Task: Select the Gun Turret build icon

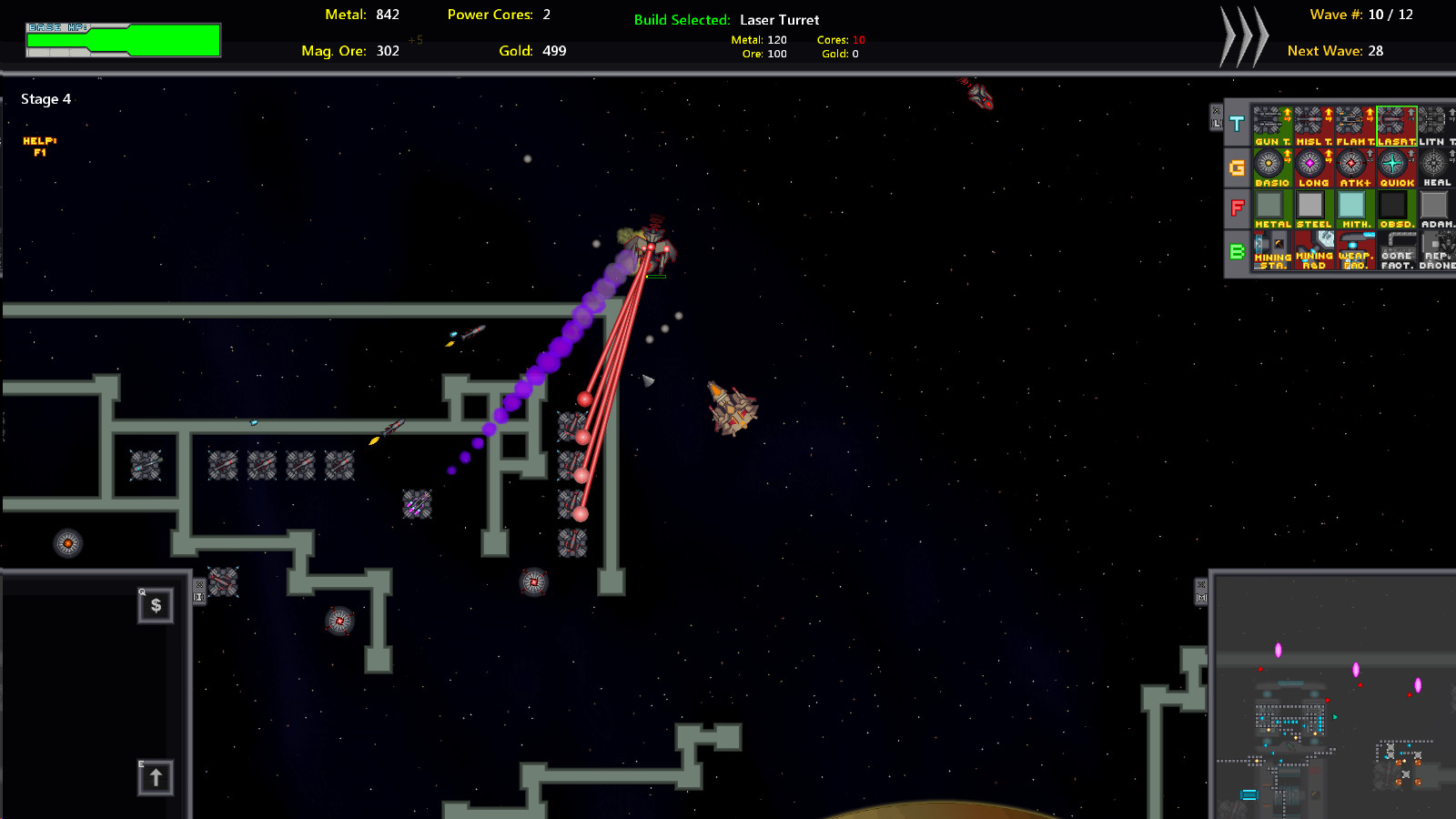Action: coord(1272,123)
